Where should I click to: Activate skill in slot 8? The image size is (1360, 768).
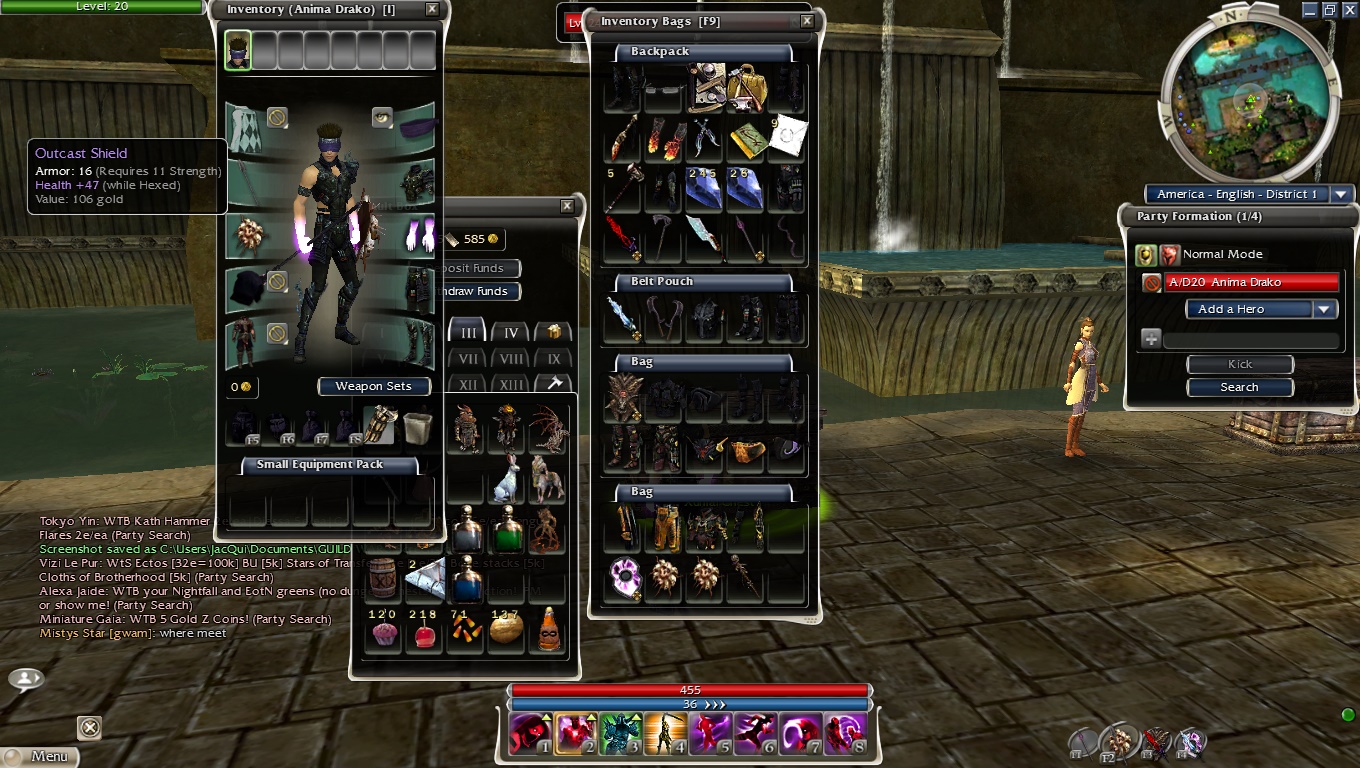coord(845,733)
